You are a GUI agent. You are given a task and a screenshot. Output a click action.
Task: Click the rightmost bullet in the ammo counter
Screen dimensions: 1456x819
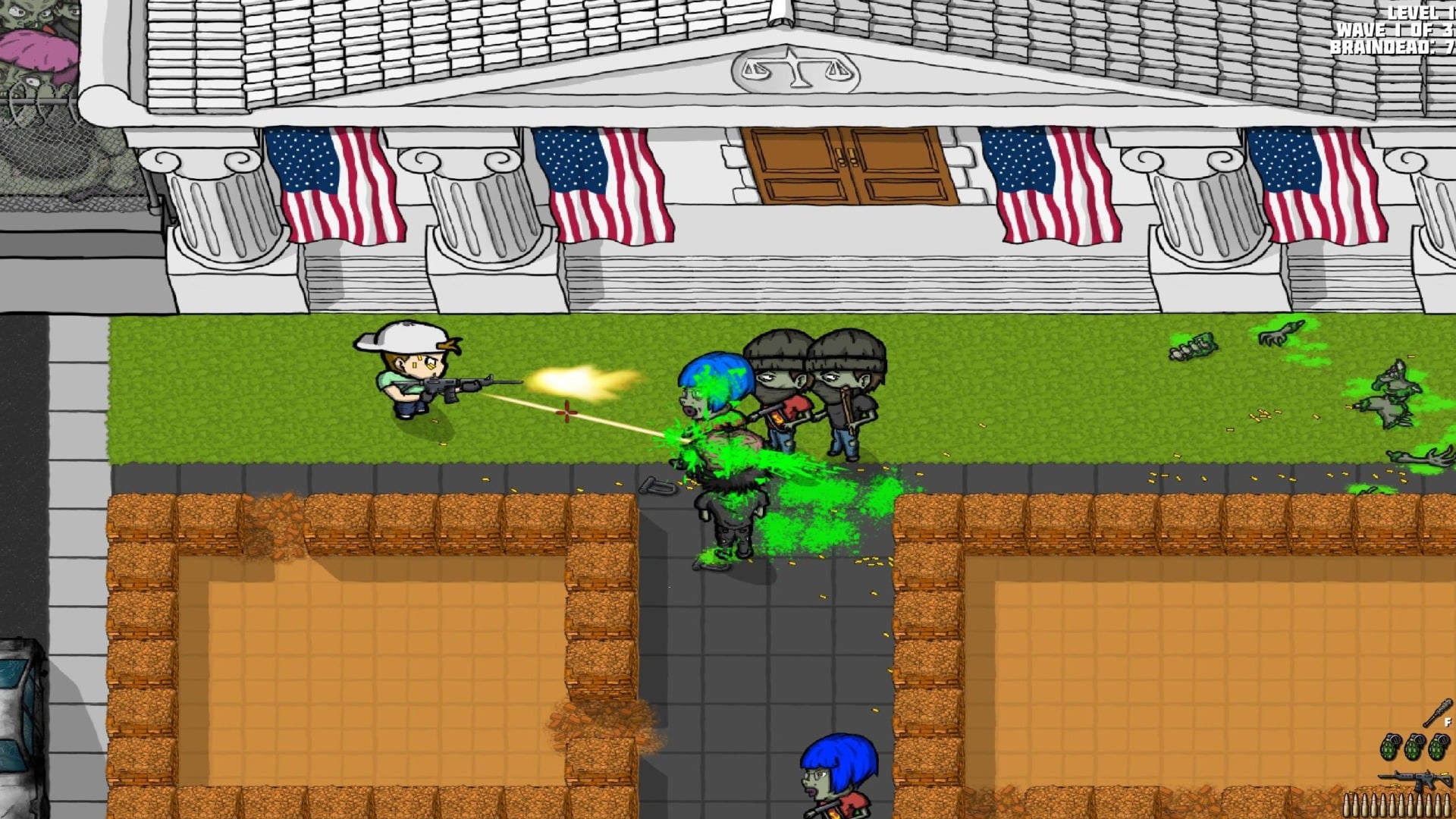[x=1445, y=805]
